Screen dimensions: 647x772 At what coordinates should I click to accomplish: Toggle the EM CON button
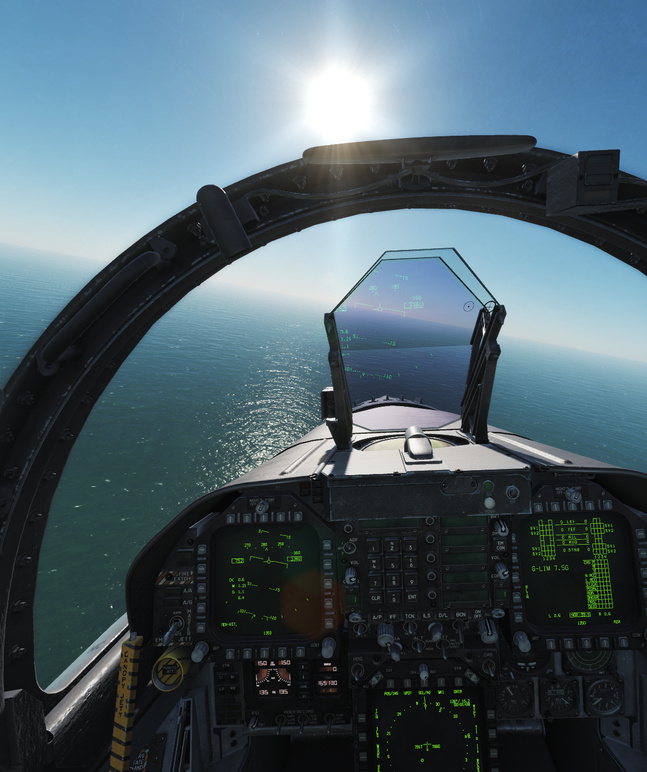click(x=501, y=548)
